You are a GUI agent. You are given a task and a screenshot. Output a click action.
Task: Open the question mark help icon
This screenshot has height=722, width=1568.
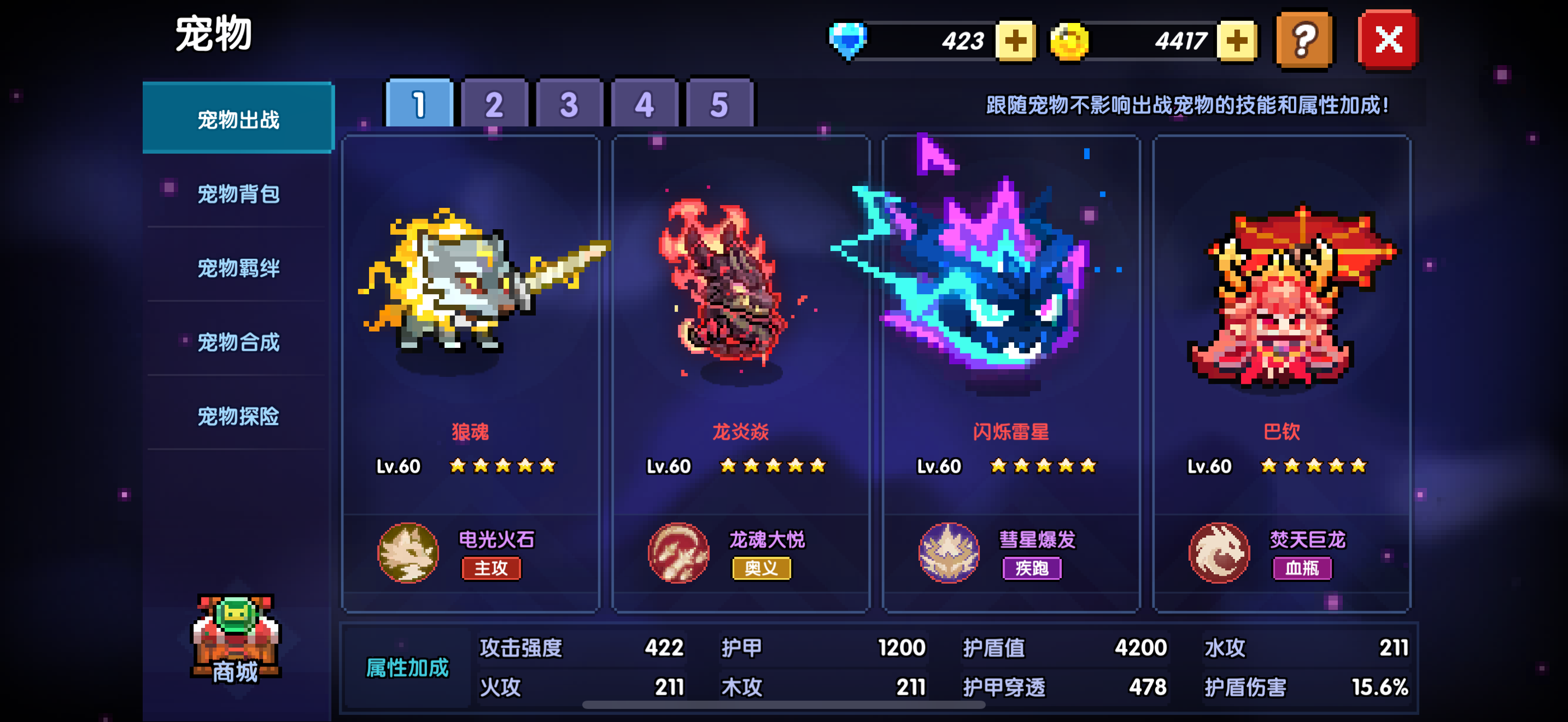(x=1304, y=40)
